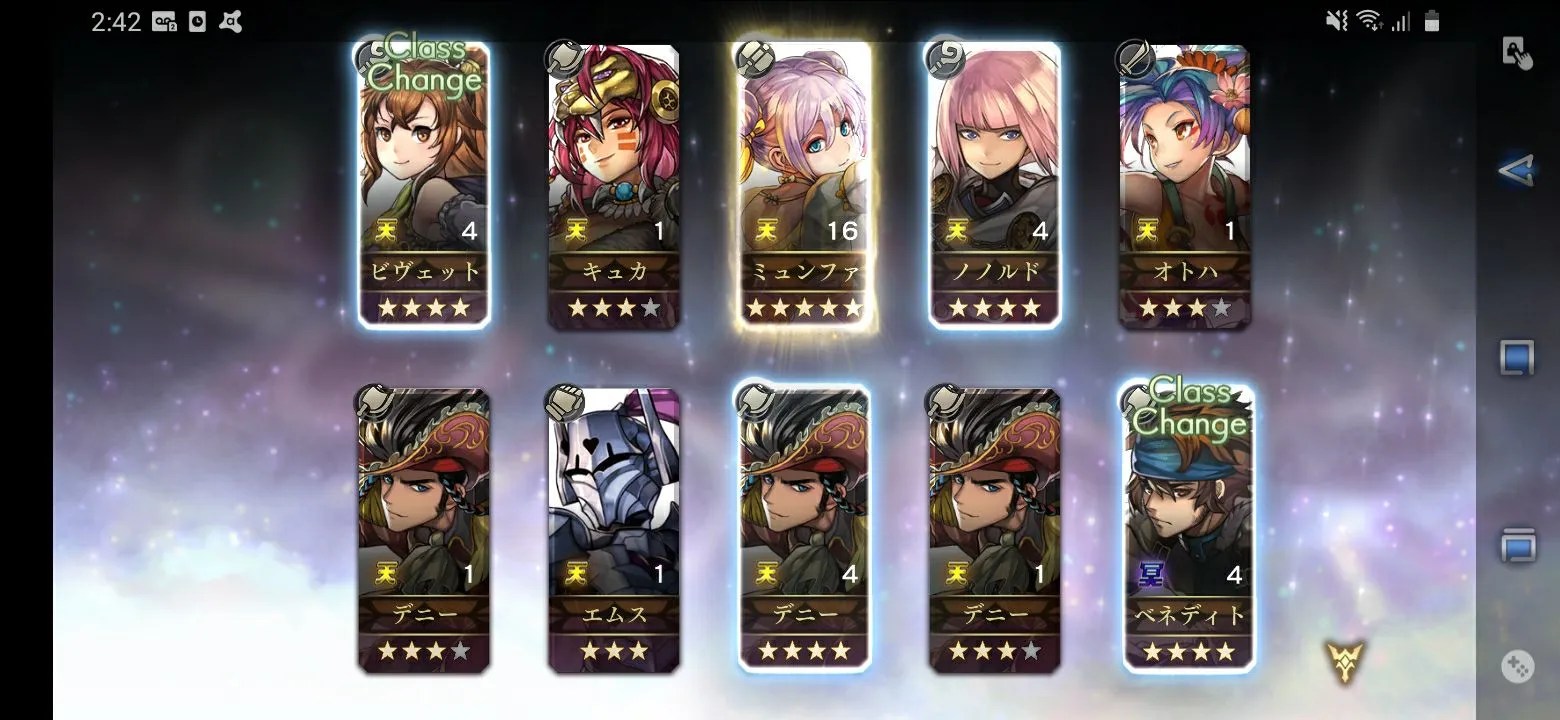Select the オトハ card with blue hair
1560x720 pixels.
tap(1184, 186)
